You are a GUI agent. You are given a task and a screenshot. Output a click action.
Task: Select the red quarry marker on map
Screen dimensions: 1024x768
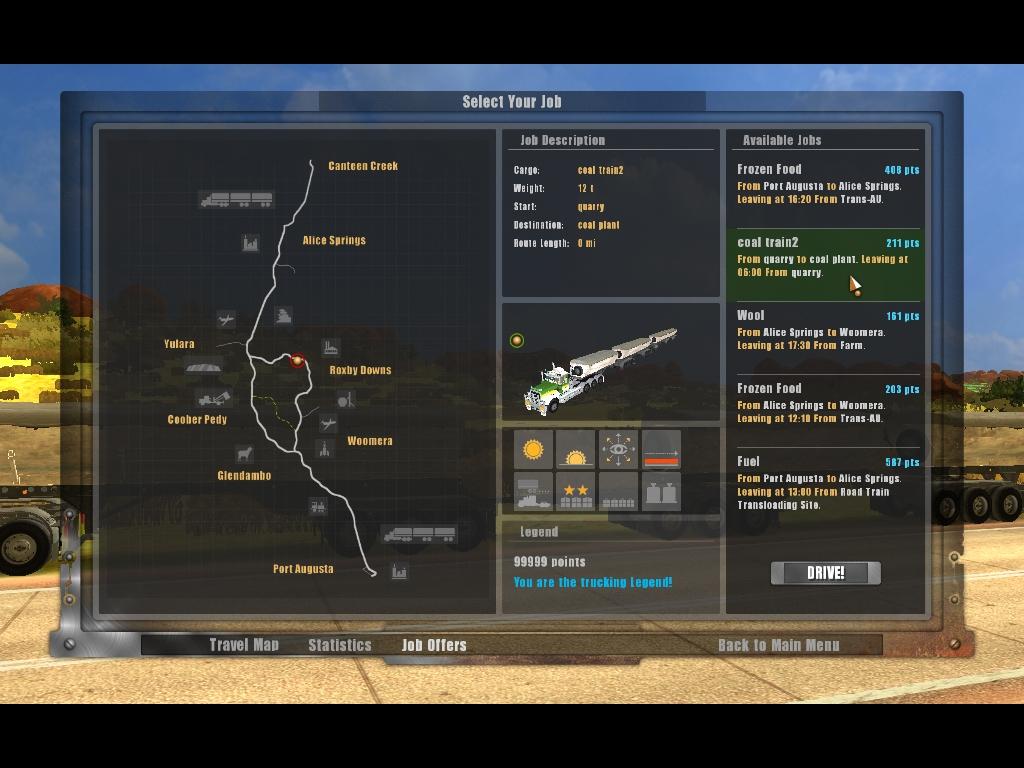click(x=297, y=360)
